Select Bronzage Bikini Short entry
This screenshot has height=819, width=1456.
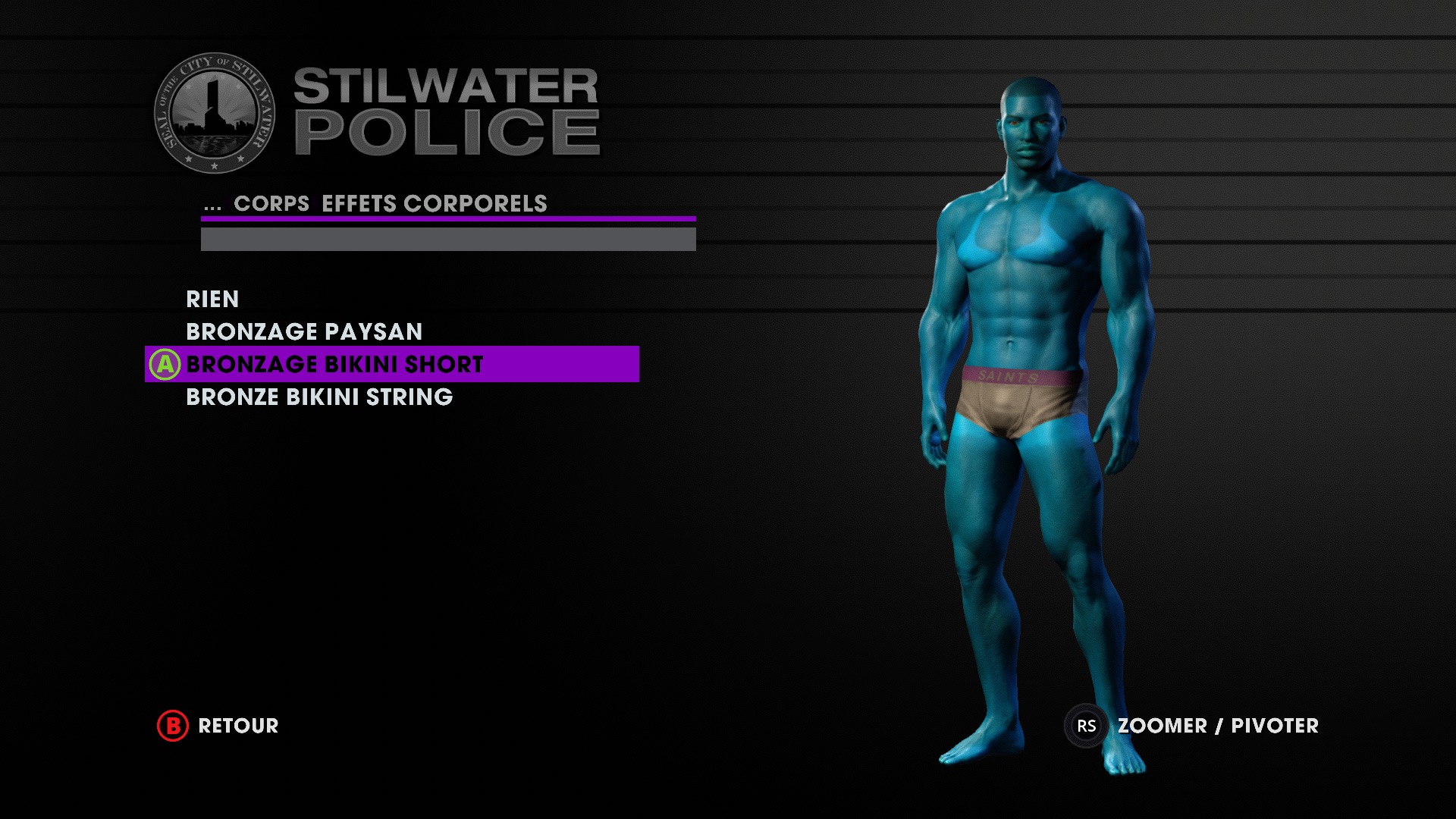click(334, 365)
